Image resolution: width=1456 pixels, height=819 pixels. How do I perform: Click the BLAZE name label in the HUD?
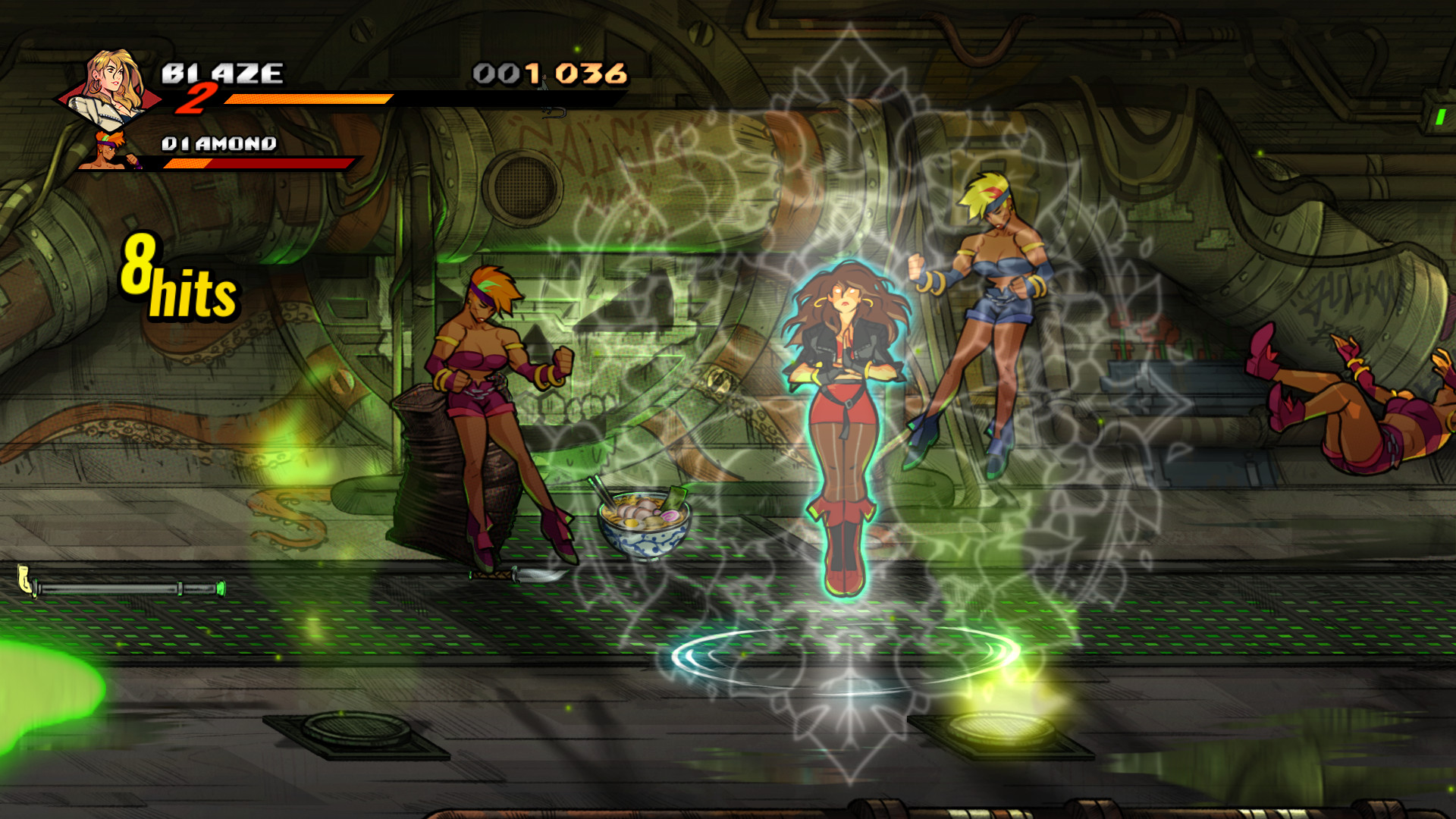click(222, 72)
